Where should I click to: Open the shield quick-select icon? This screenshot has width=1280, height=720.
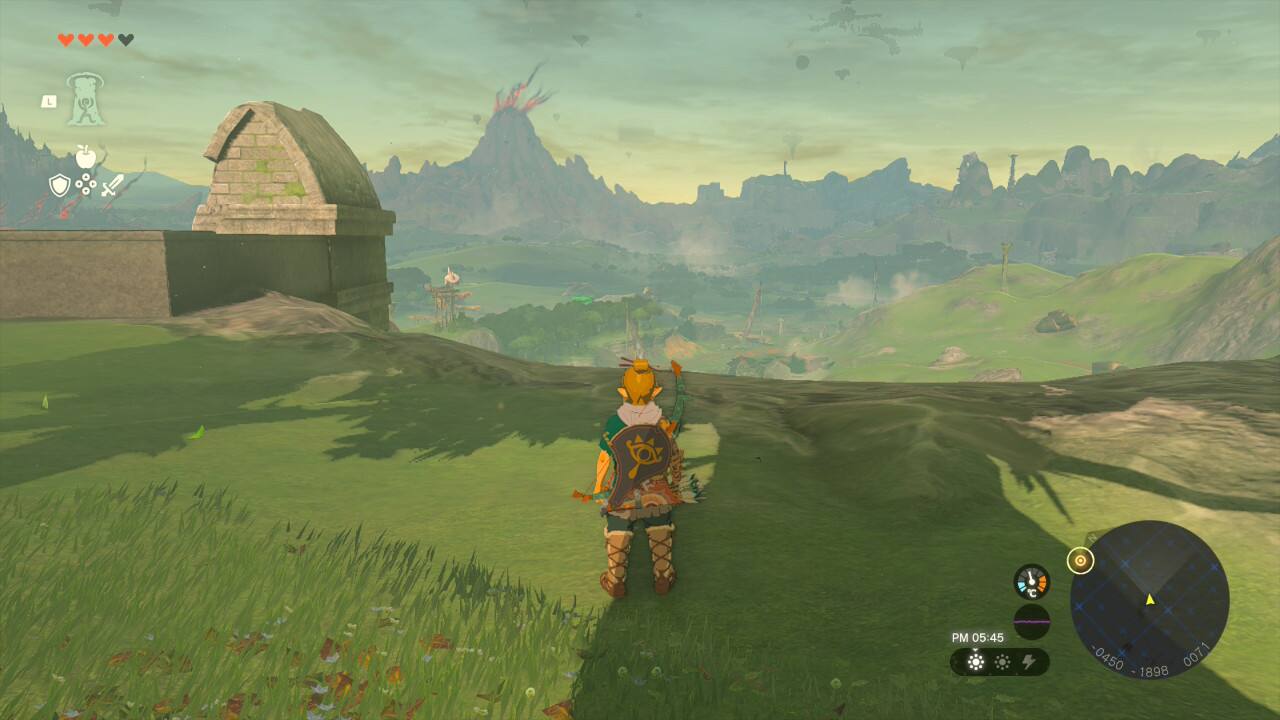(60, 185)
